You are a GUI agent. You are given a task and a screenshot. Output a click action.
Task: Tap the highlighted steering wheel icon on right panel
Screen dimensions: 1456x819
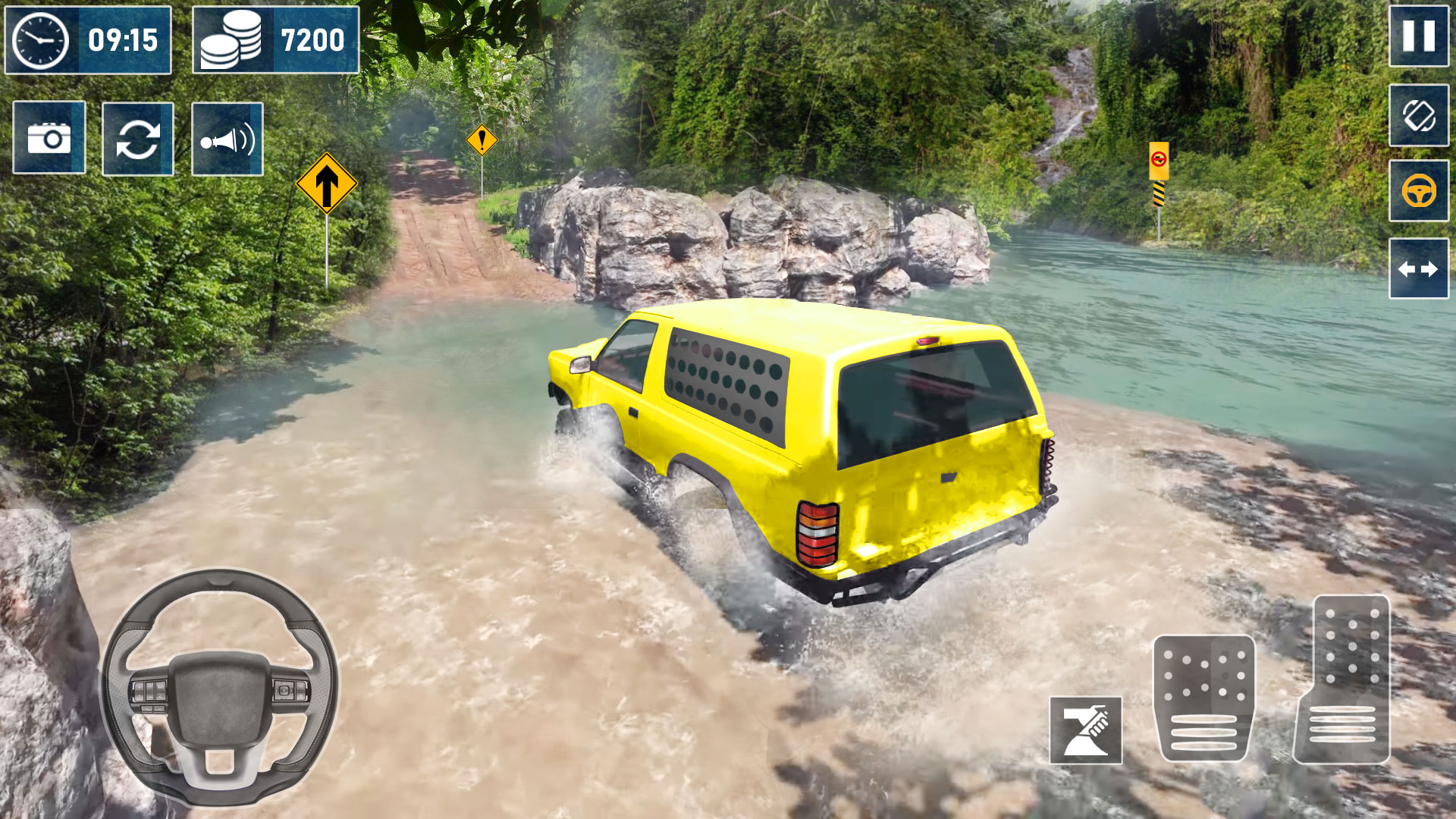tap(1417, 192)
